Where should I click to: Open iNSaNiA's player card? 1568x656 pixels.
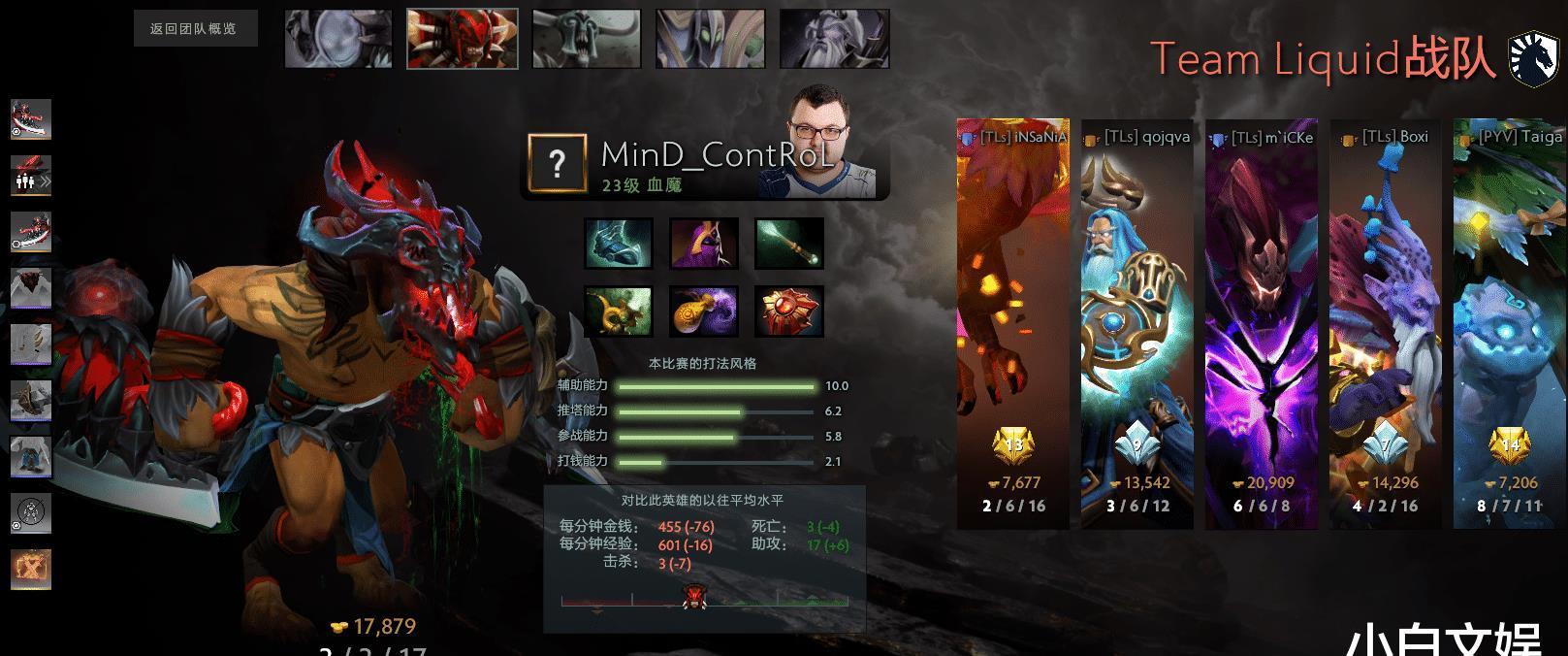(1013, 323)
